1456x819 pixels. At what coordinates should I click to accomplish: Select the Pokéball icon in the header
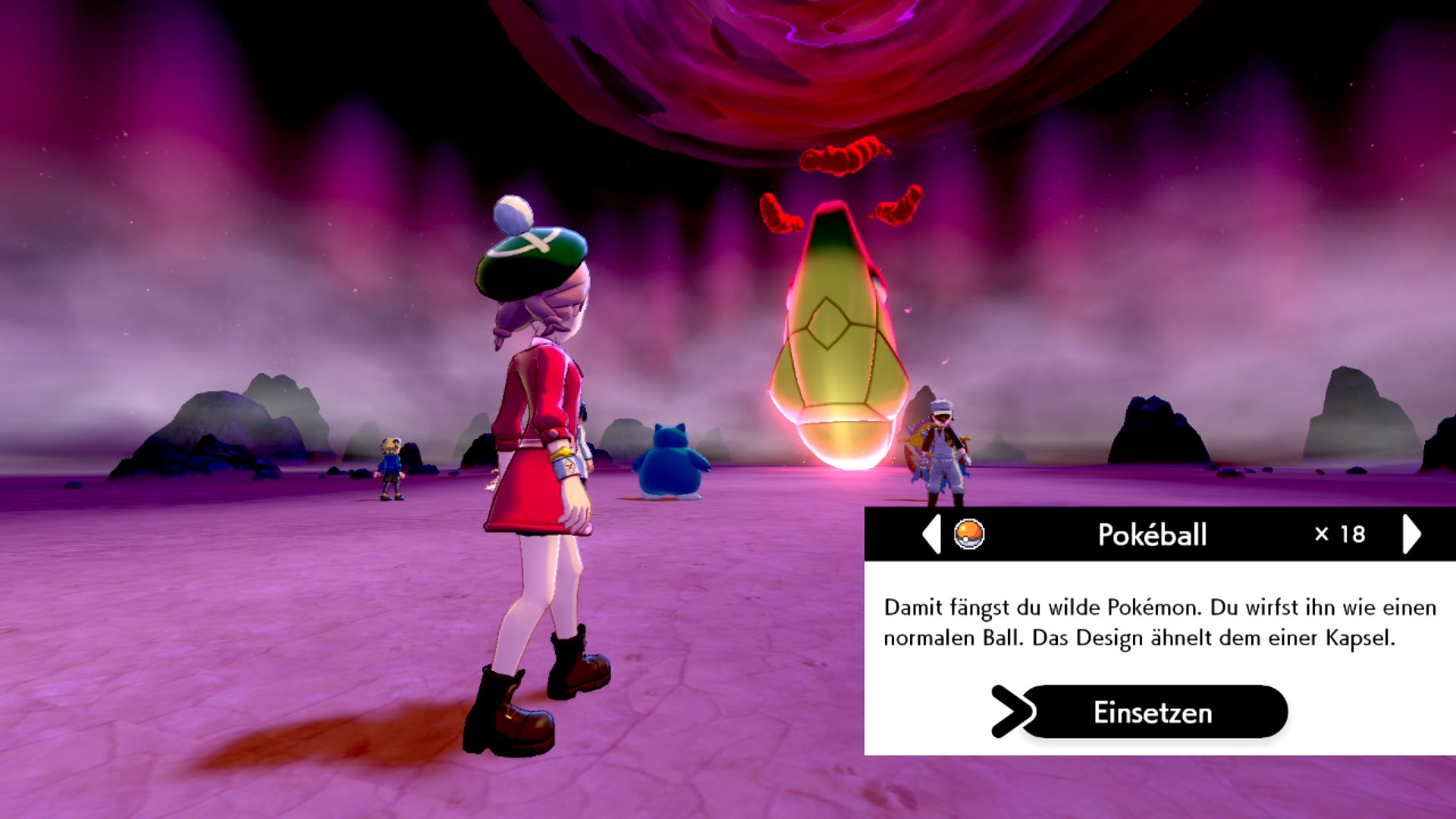[x=969, y=534]
